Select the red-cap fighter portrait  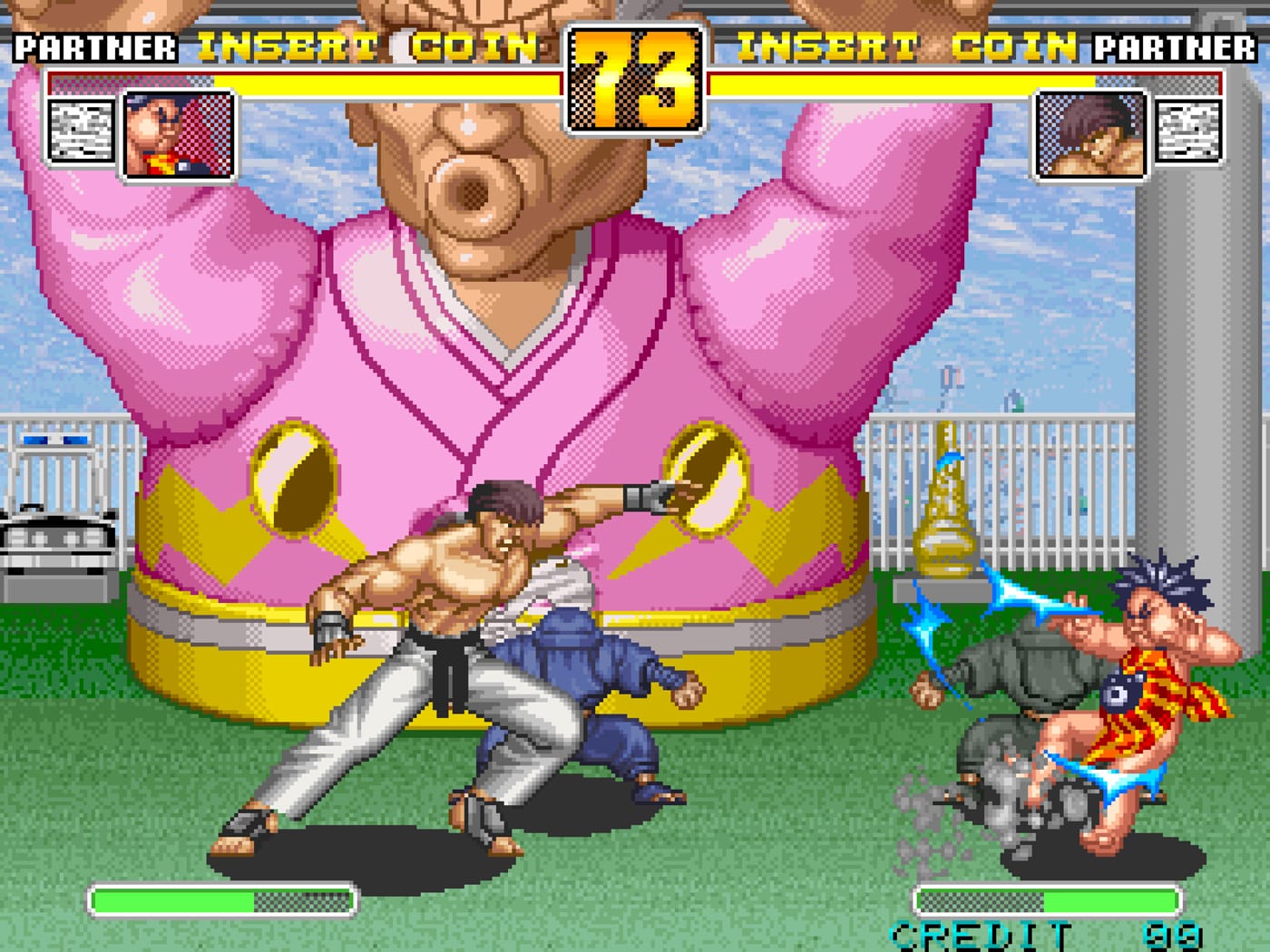[178, 136]
